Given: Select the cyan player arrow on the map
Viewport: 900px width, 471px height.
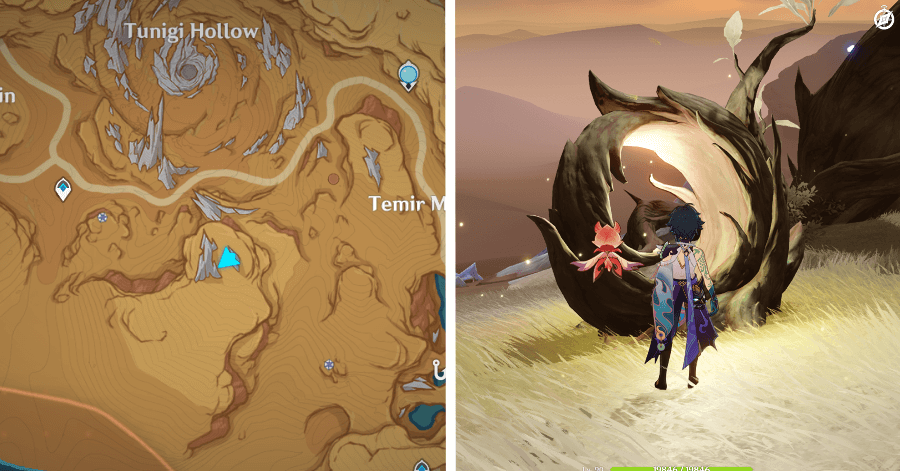Looking at the screenshot, I should [x=229, y=259].
